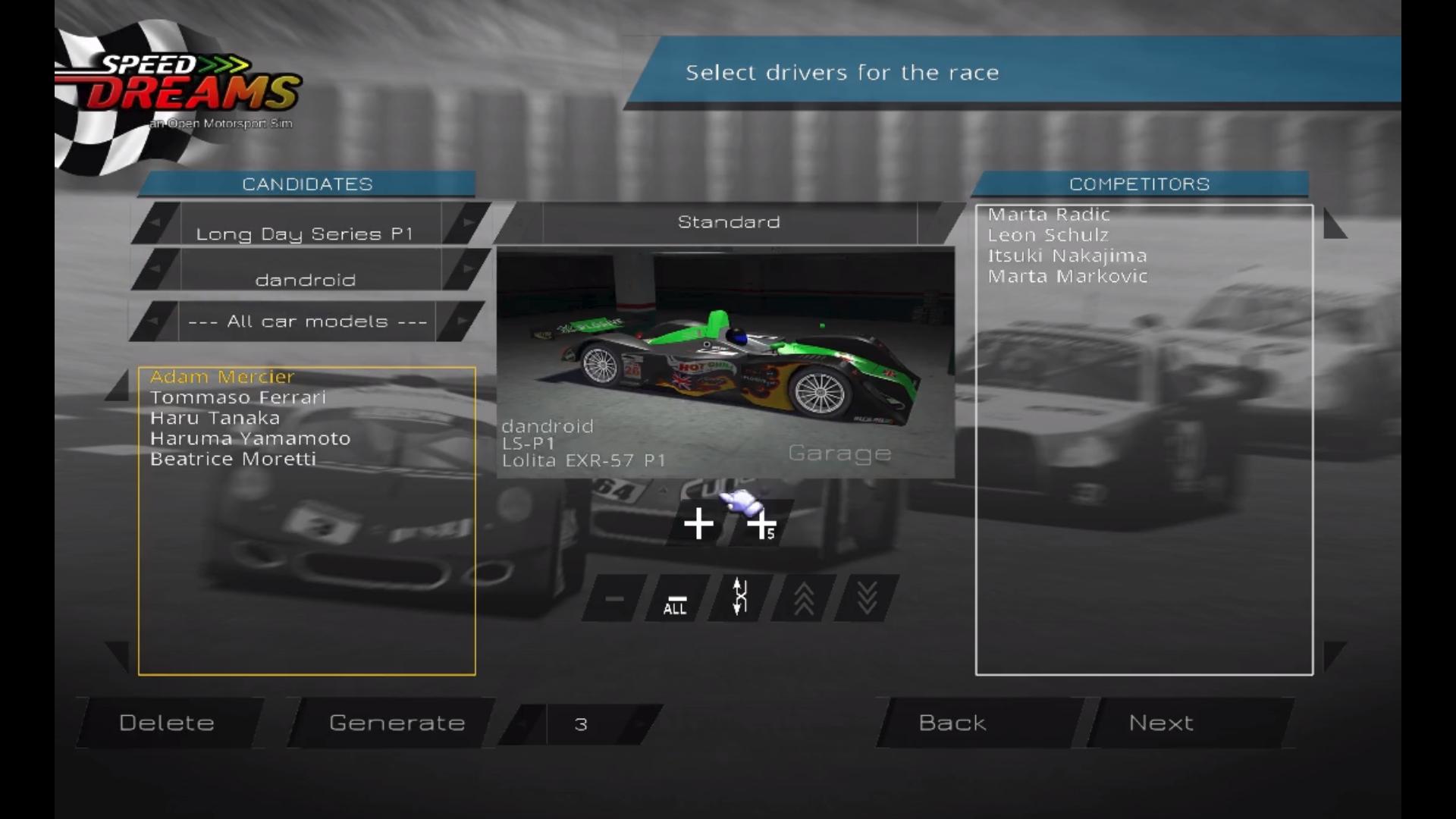This screenshot has width=1456, height=819.
Task: Select Itsuki Nakajima competitor entry
Action: (1067, 256)
